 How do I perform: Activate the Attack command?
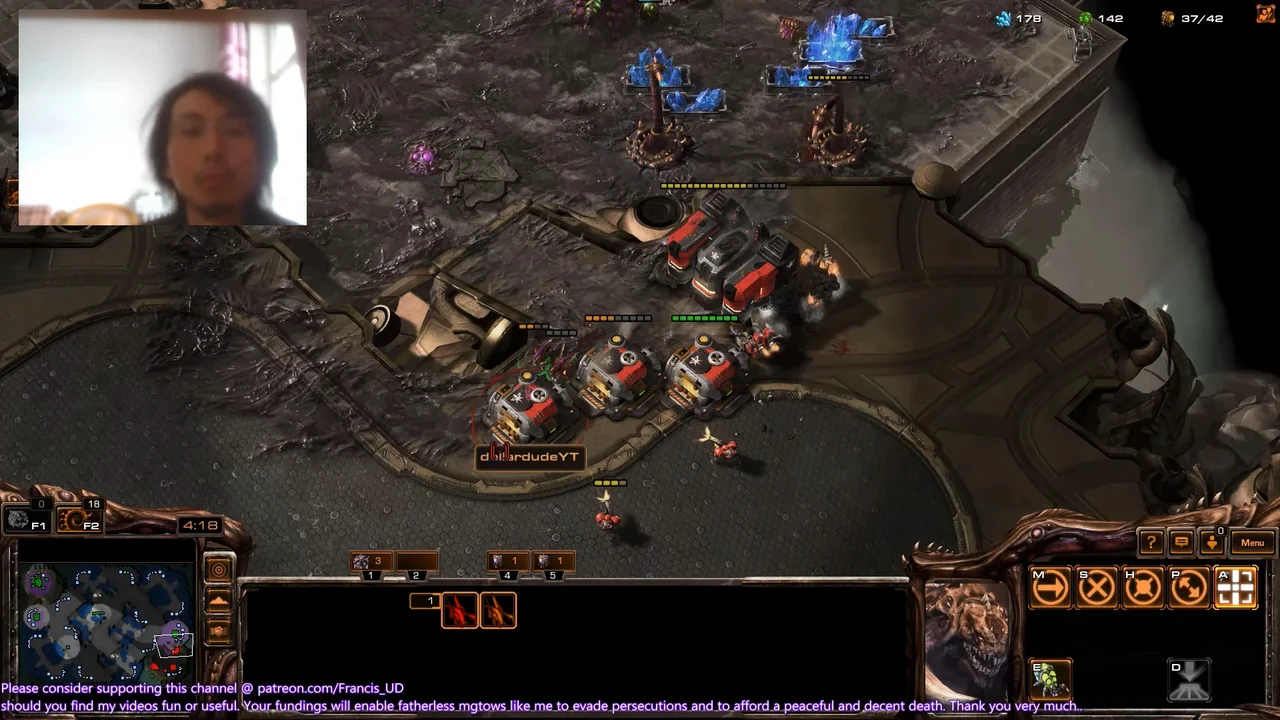tap(1236, 588)
